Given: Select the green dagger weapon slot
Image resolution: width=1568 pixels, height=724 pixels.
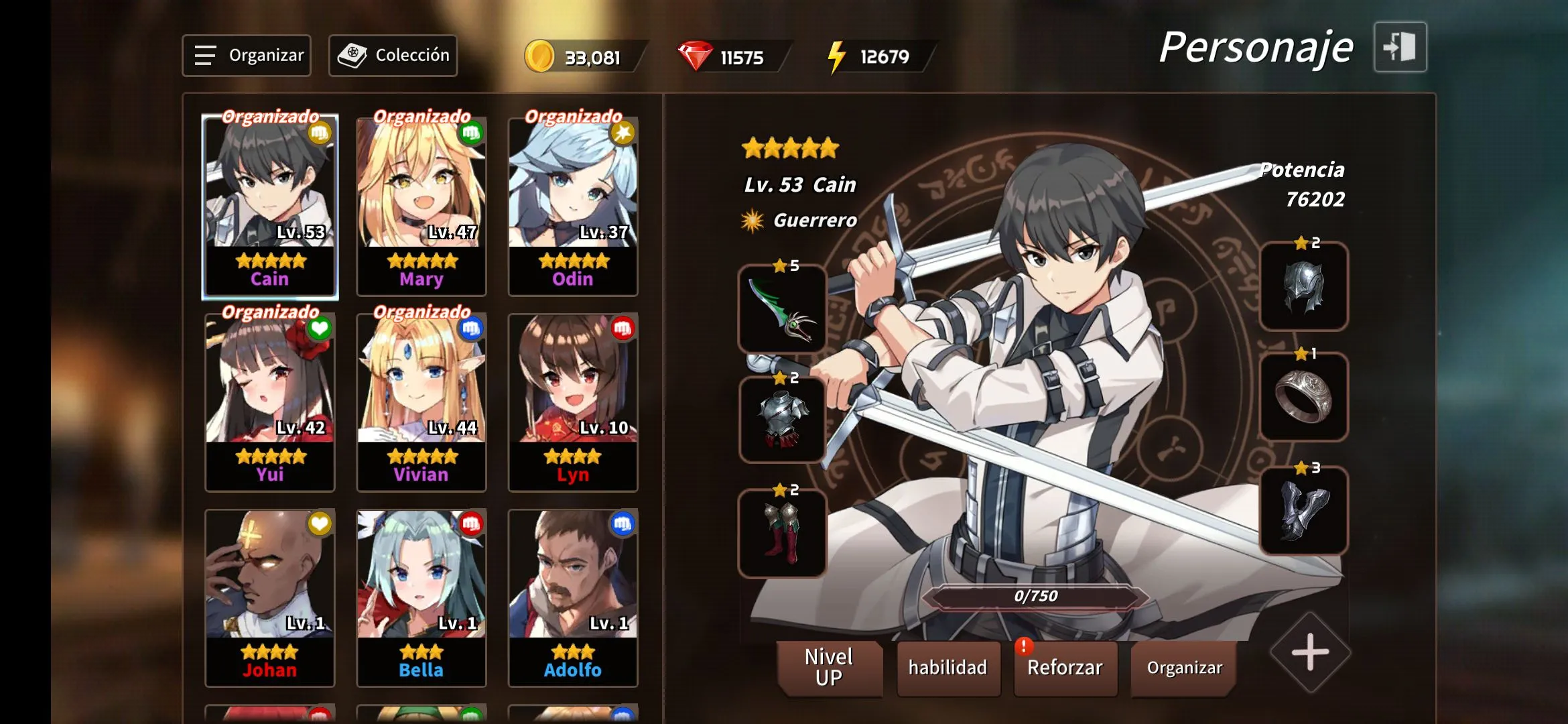Looking at the screenshot, I should click(782, 309).
